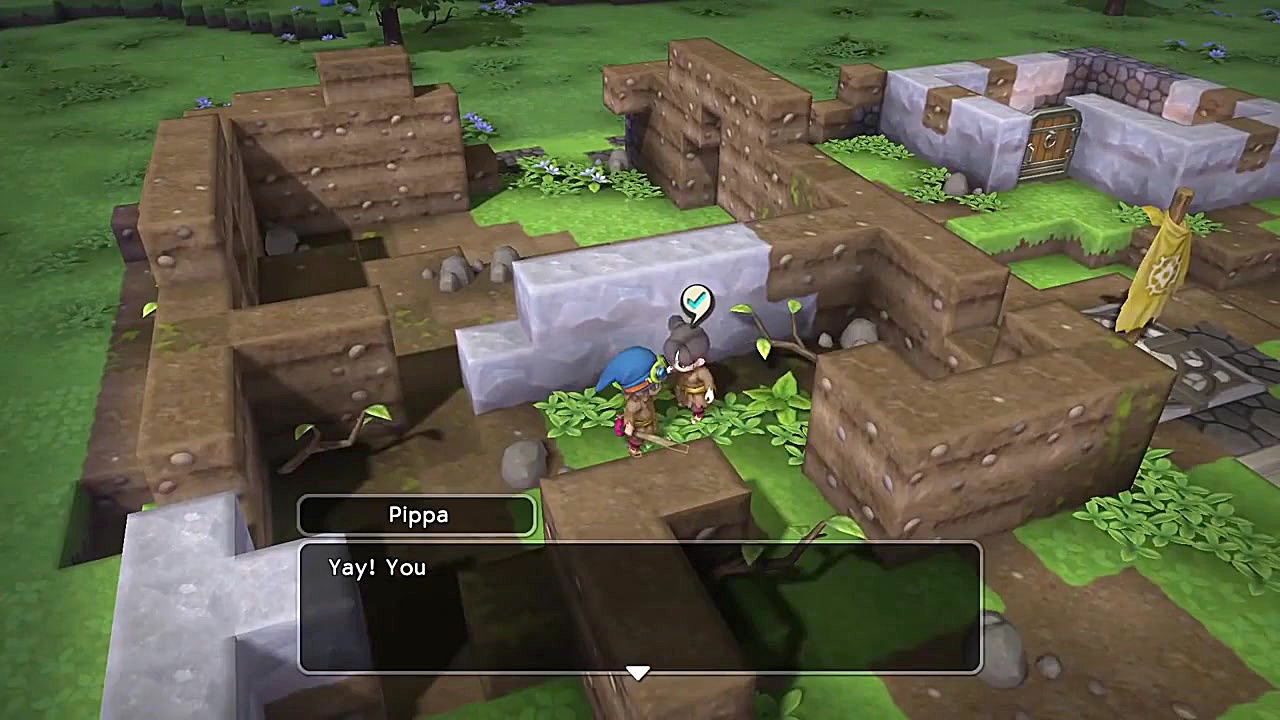Image resolution: width=1280 pixels, height=720 pixels.
Task: Click the Pippa name plate
Action: [417, 515]
